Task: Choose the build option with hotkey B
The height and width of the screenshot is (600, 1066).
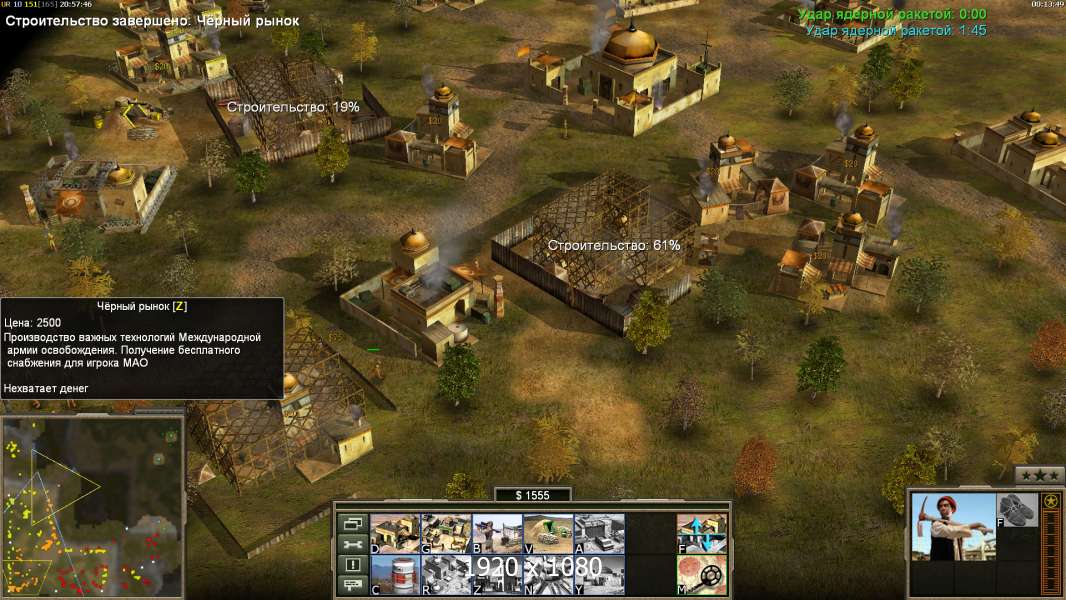Action: pos(497,533)
